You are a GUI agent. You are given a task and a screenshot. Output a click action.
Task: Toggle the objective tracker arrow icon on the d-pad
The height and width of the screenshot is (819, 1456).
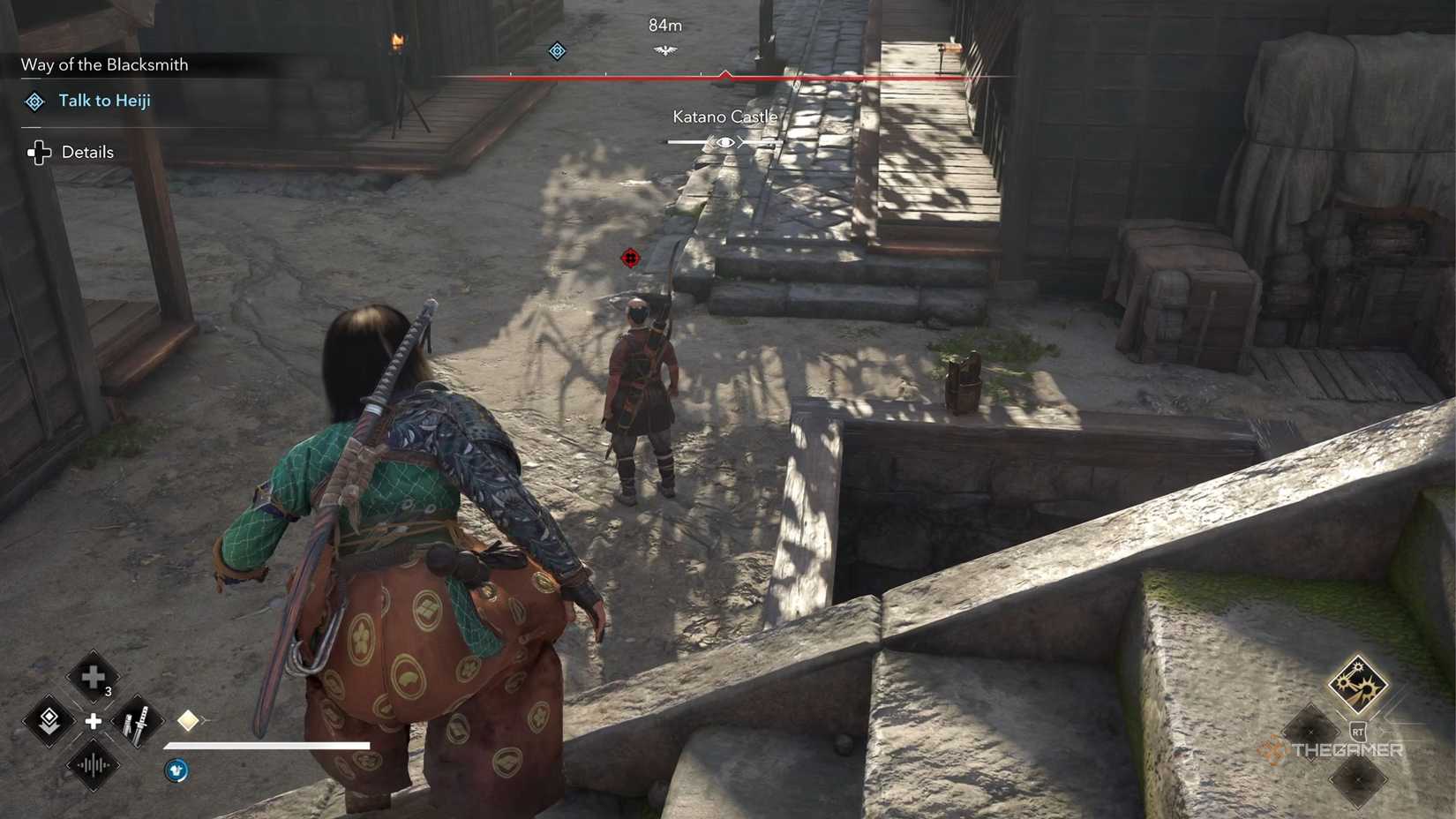click(x=49, y=723)
